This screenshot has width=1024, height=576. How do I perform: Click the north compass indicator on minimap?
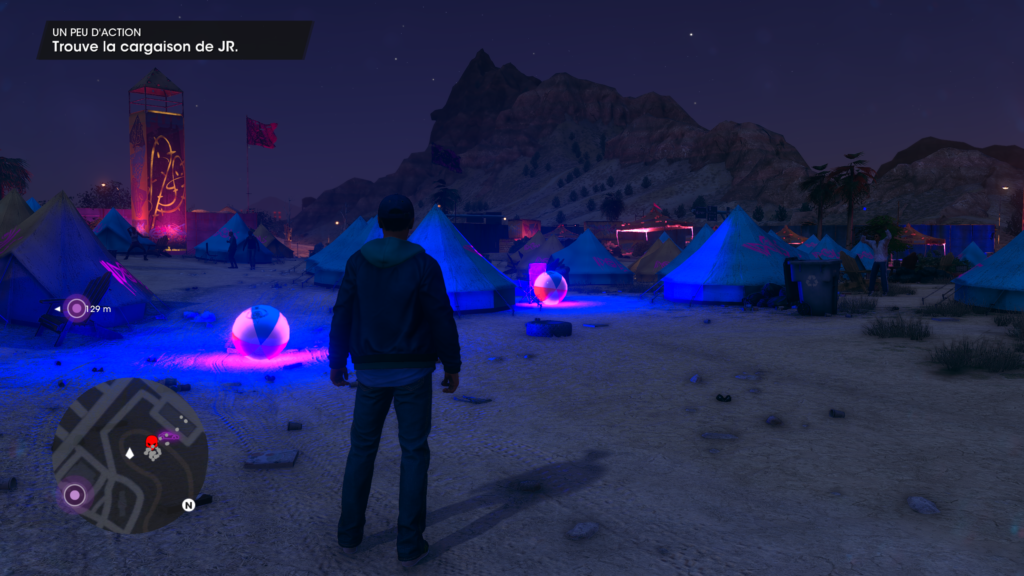pyautogui.click(x=188, y=505)
